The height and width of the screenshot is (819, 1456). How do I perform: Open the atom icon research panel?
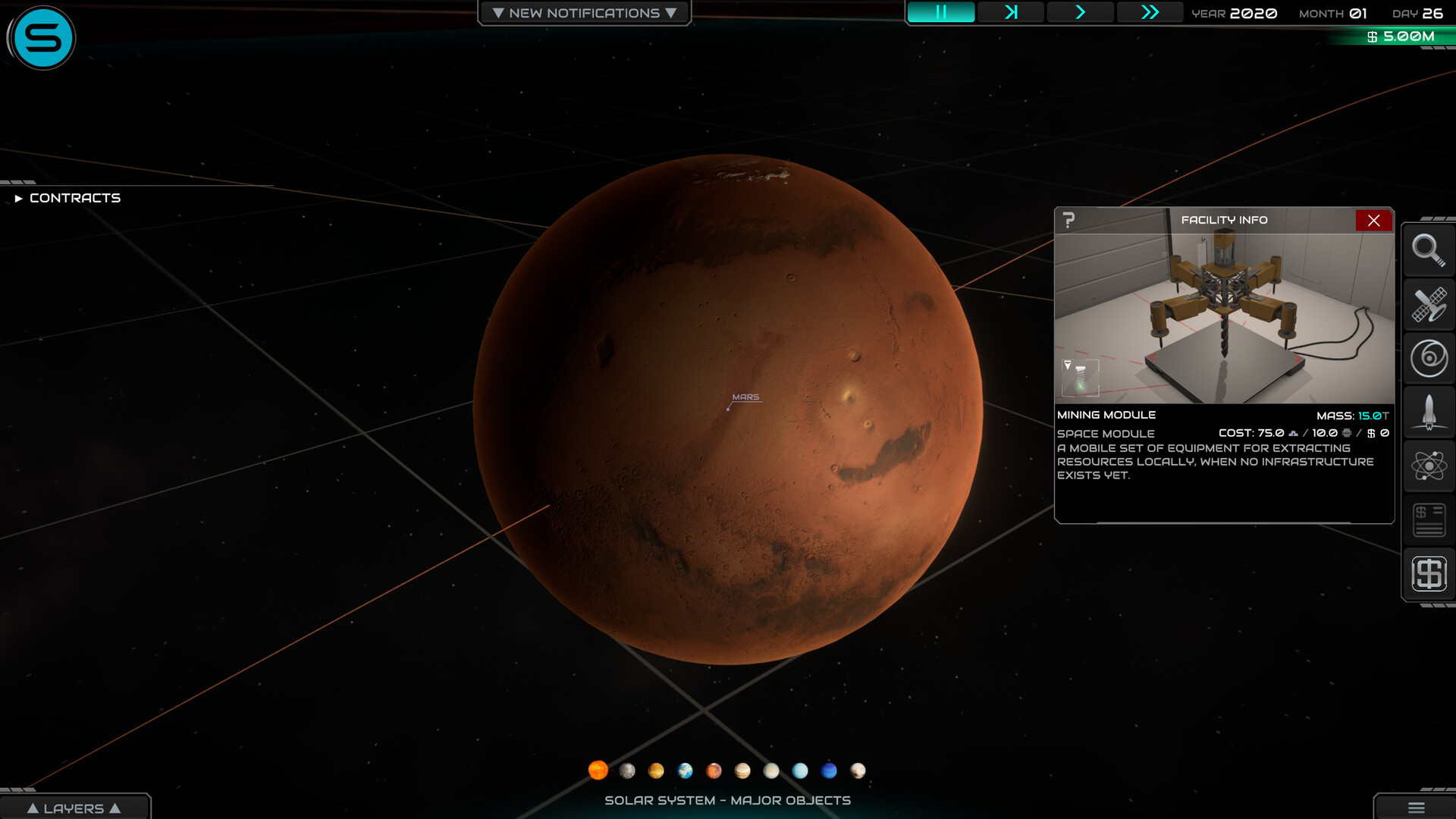pyautogui.click(x=1428, y=466)
